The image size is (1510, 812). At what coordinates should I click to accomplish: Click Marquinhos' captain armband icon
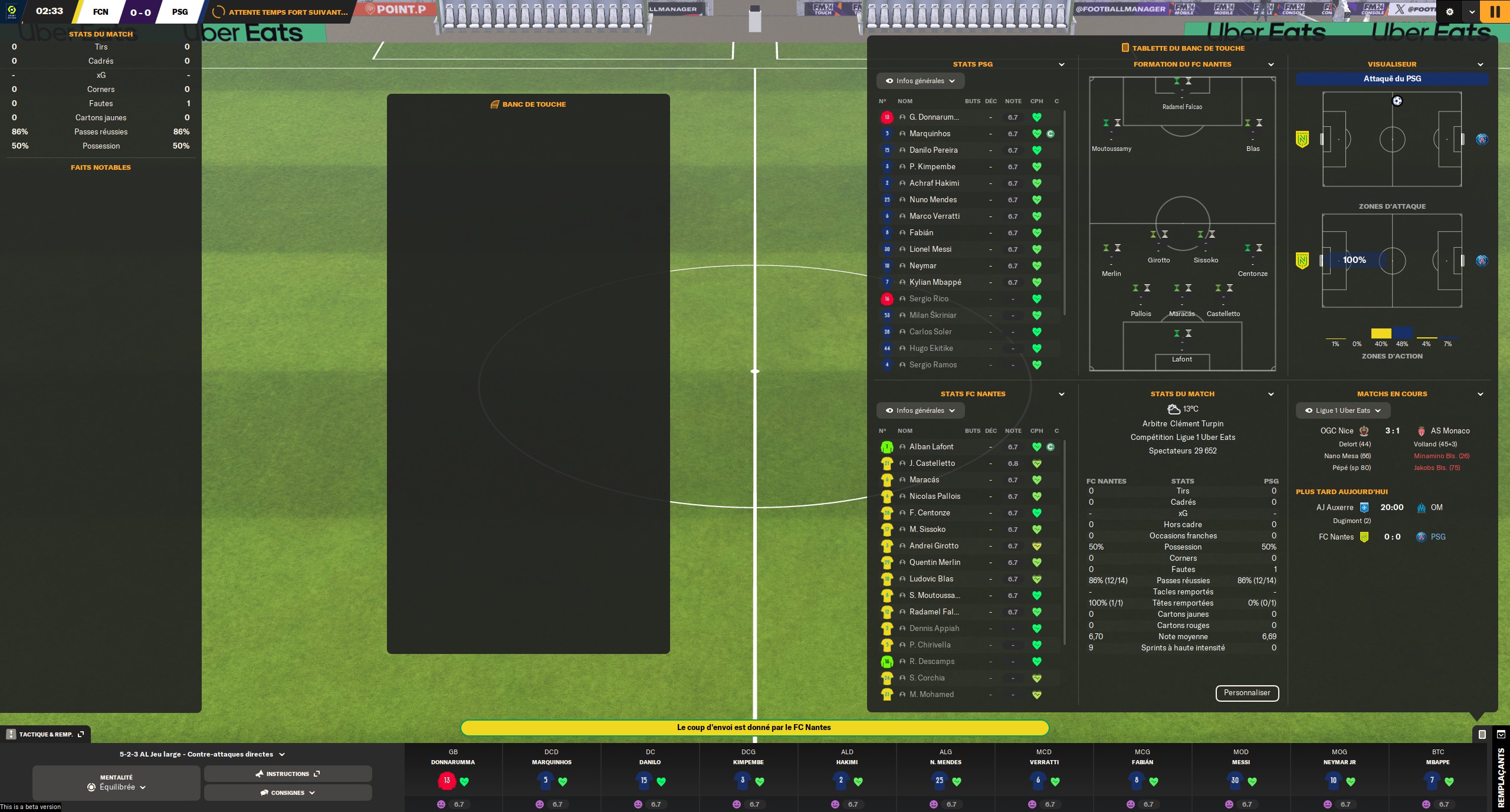point(1051,133)
